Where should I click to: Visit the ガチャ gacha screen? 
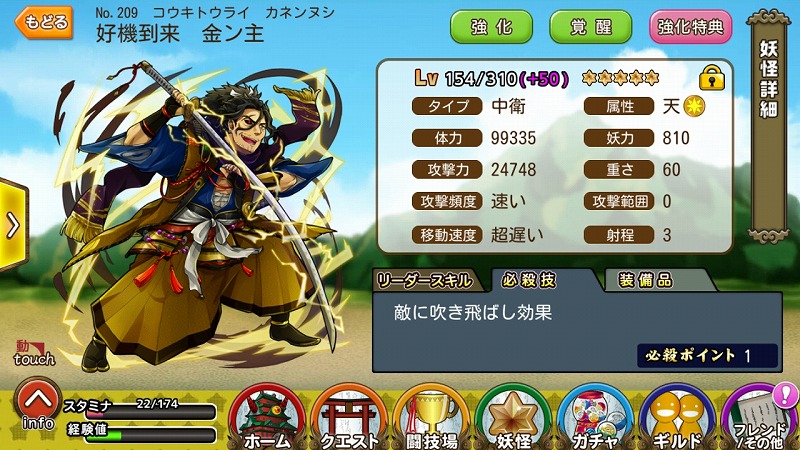[x=596, y=417]
